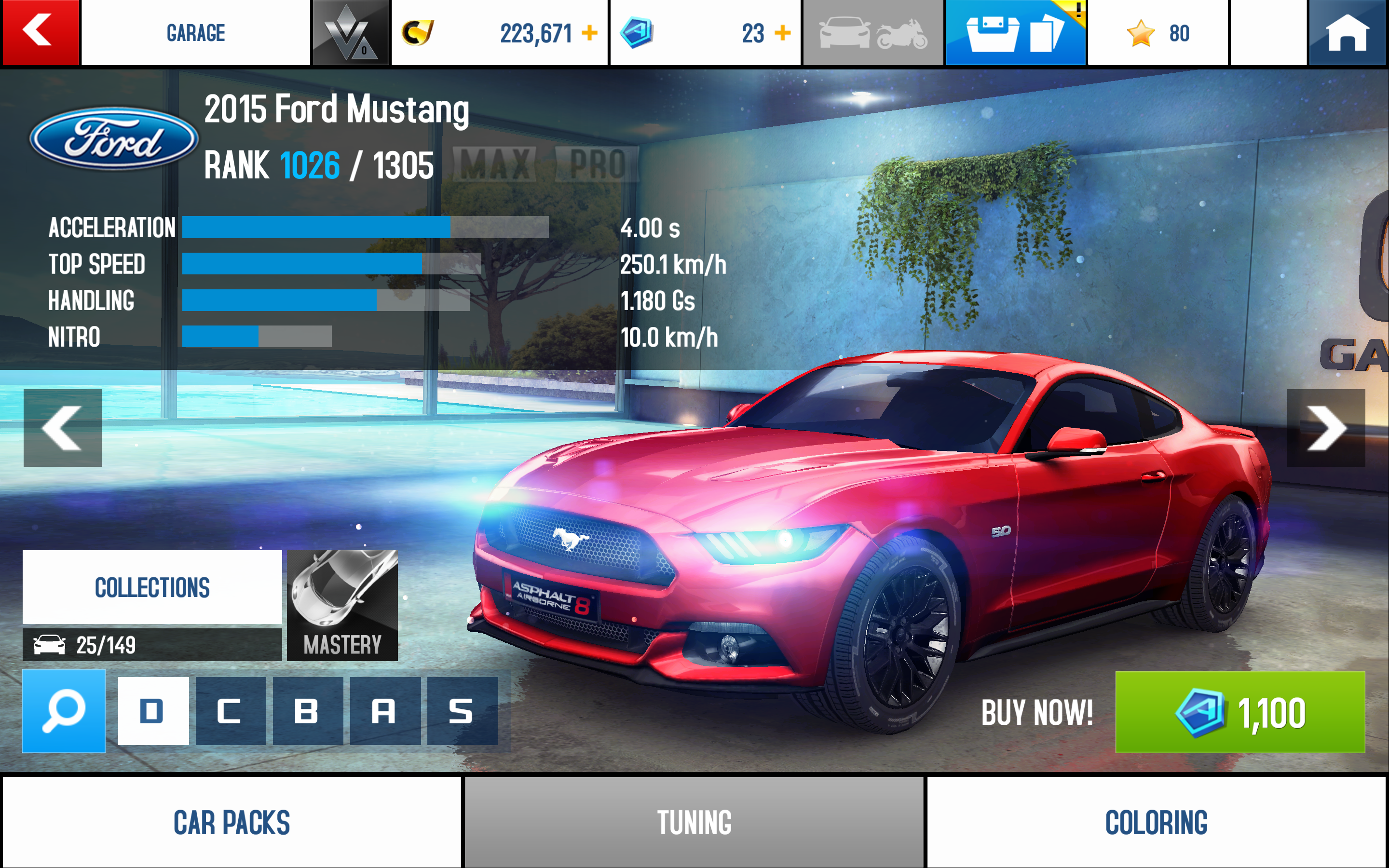Buy the Mustang for 1,100 tokens
Screen dimensions: 1389x868
[1240, 712]
